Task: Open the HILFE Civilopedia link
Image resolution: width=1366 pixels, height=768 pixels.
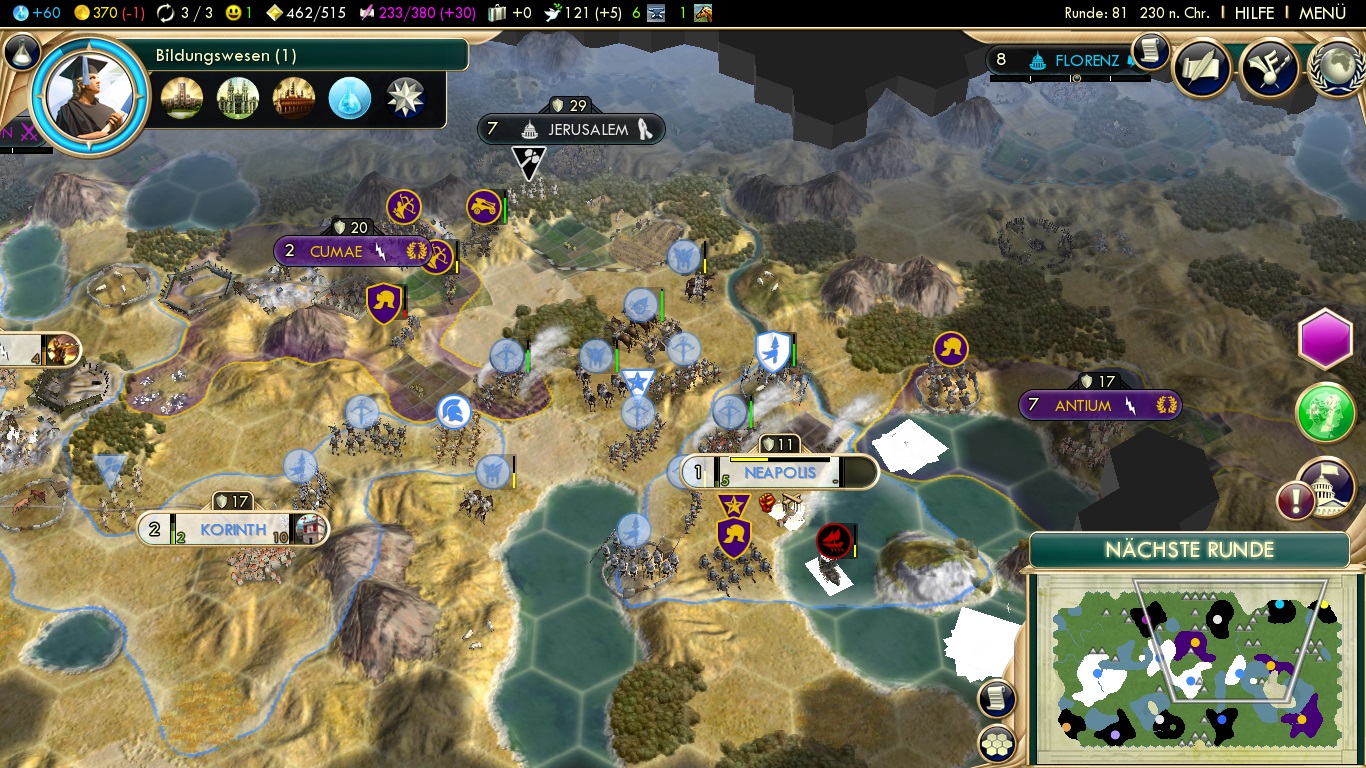Action: (1254, 13)
